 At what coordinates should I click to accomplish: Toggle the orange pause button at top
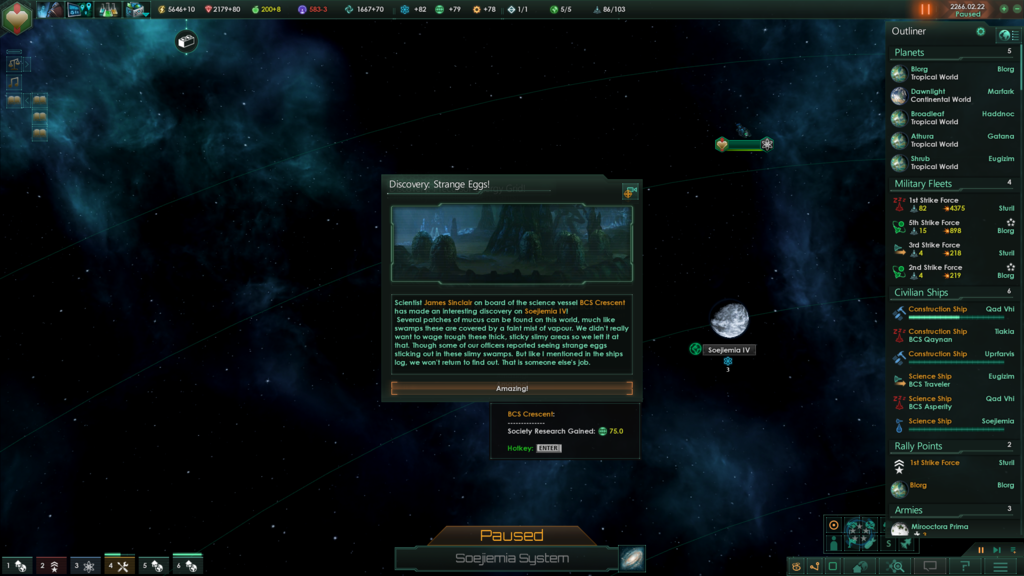tap(925, 10)
